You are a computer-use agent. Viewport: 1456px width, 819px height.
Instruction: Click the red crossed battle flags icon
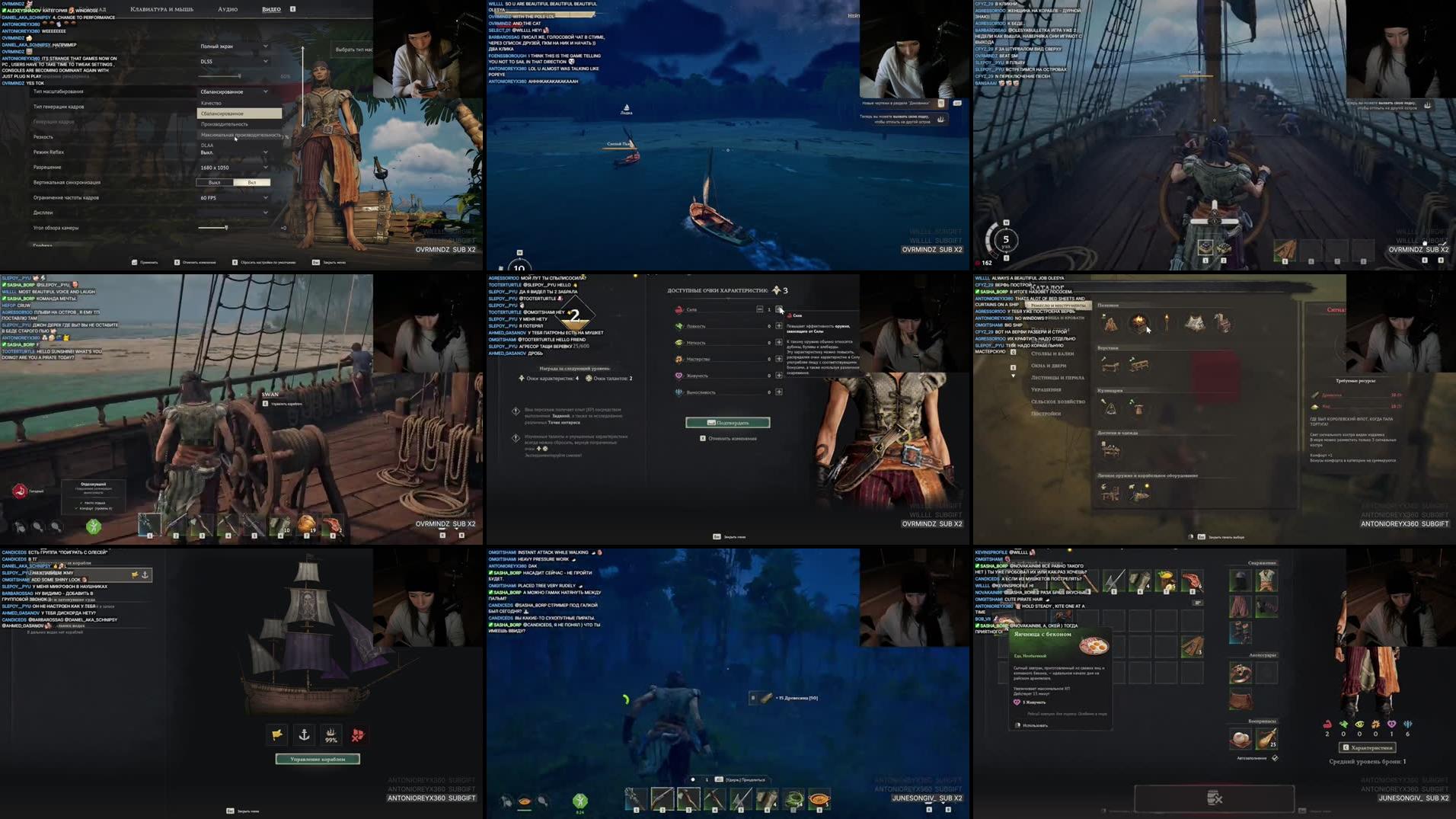pyautogui.click(x=358, y=734)
